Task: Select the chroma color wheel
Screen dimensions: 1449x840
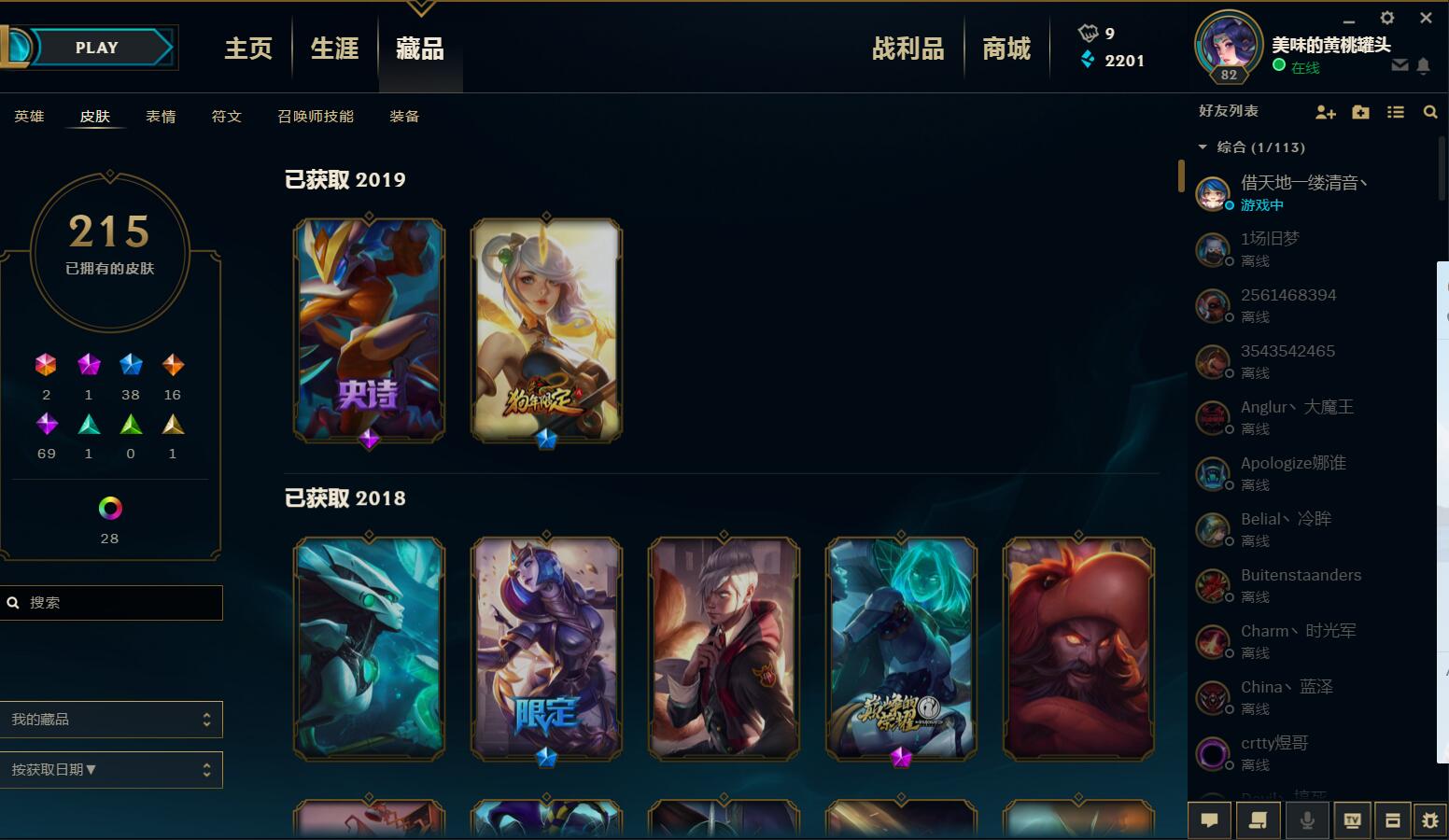Action: point(109,509)
